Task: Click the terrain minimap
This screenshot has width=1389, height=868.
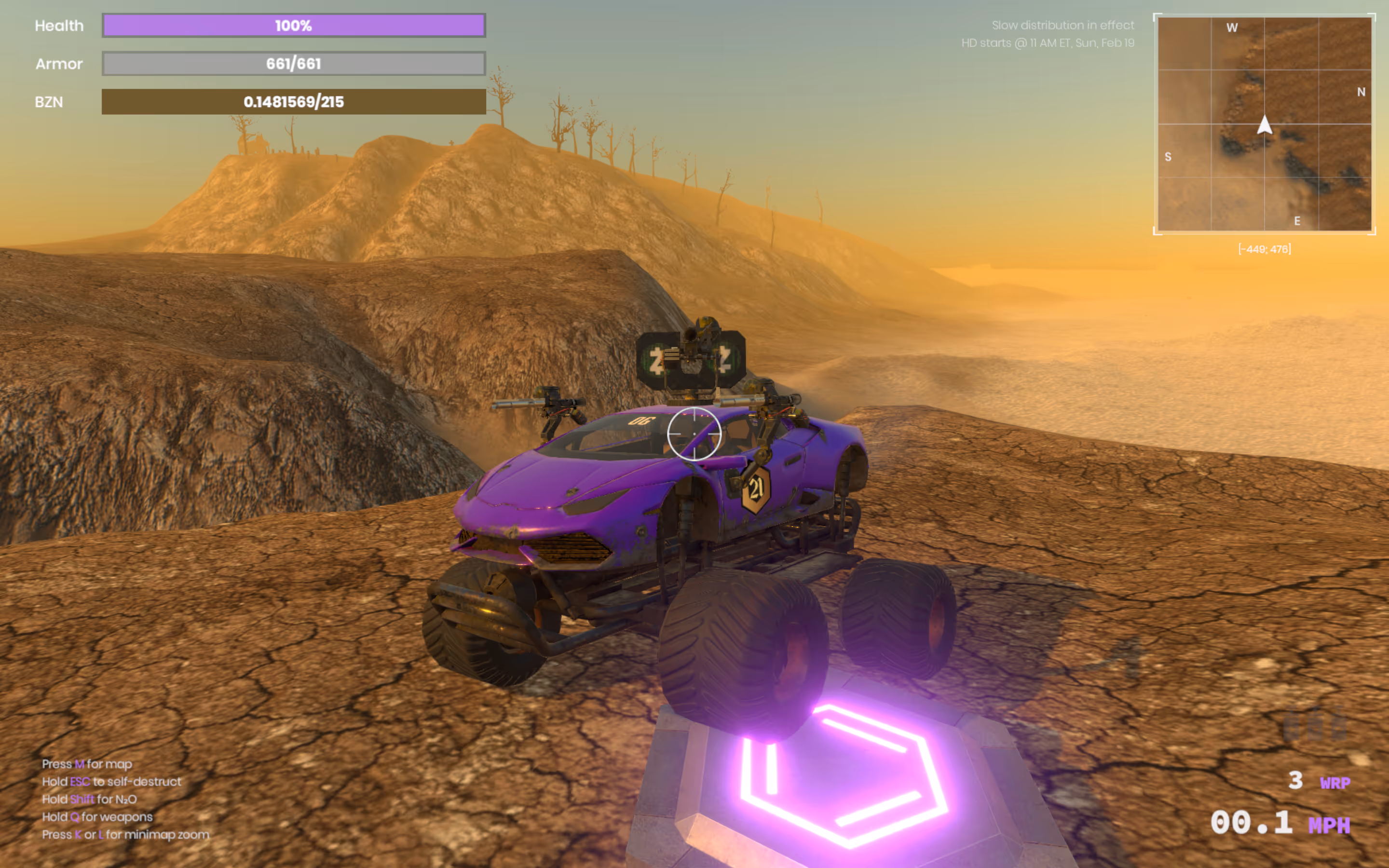Action: [1264, 124]
